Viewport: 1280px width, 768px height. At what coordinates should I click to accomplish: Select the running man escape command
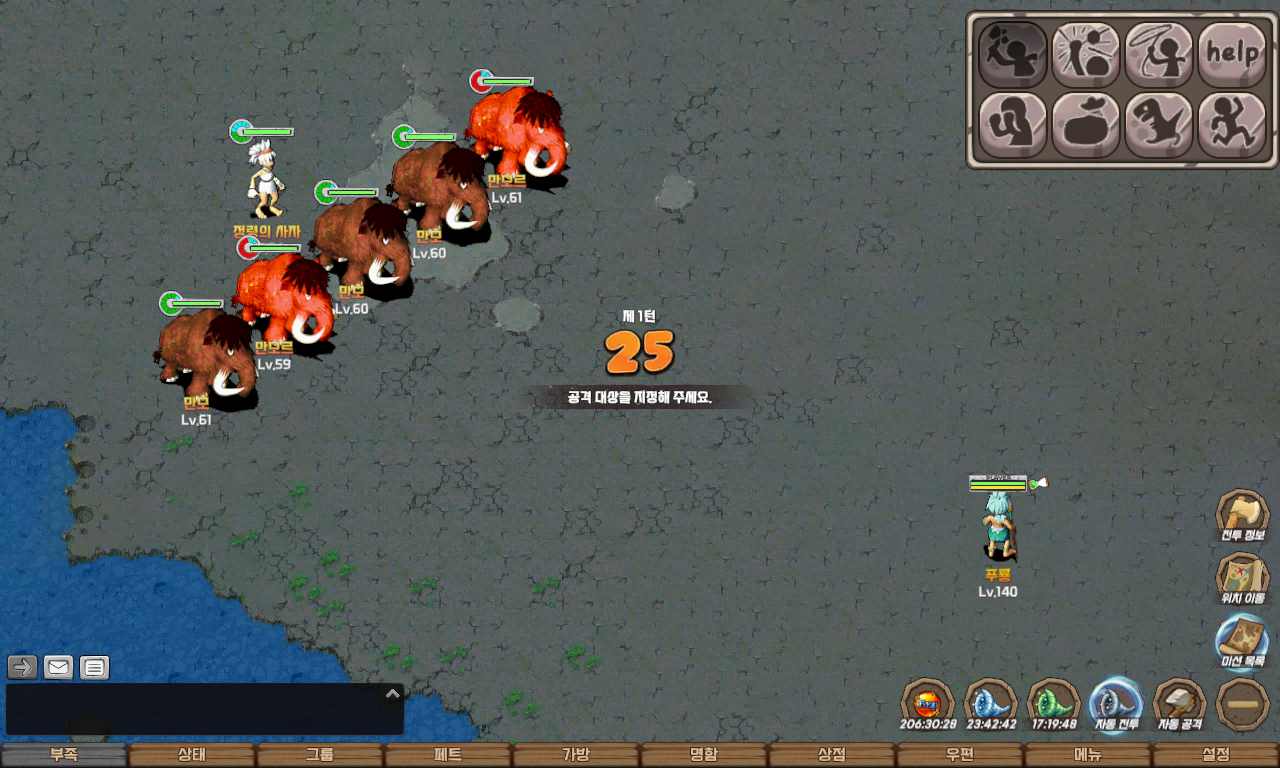[1232, 125]
